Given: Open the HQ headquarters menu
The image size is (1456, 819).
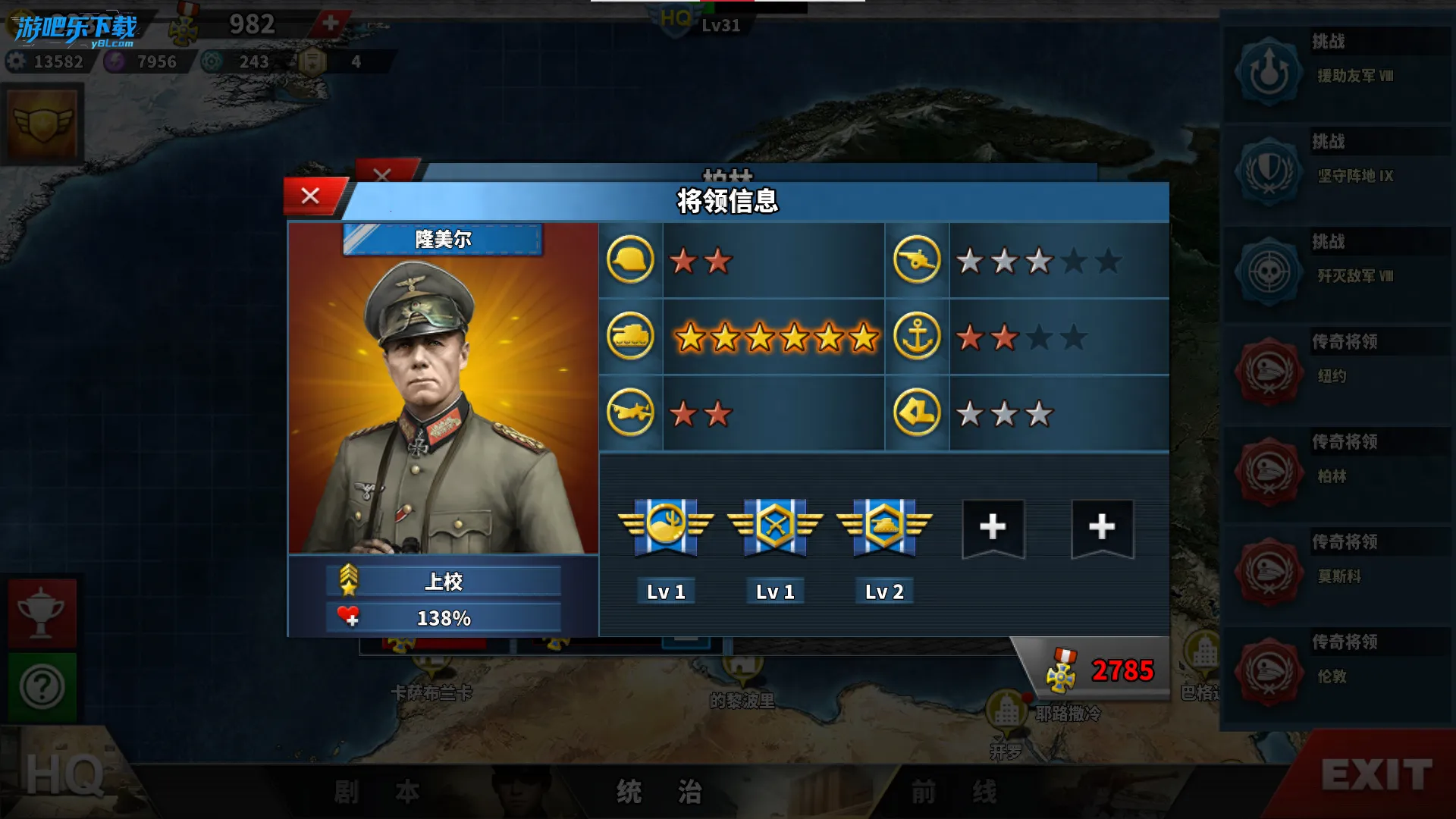Looking at the screenshot, I should click(64, 775).
